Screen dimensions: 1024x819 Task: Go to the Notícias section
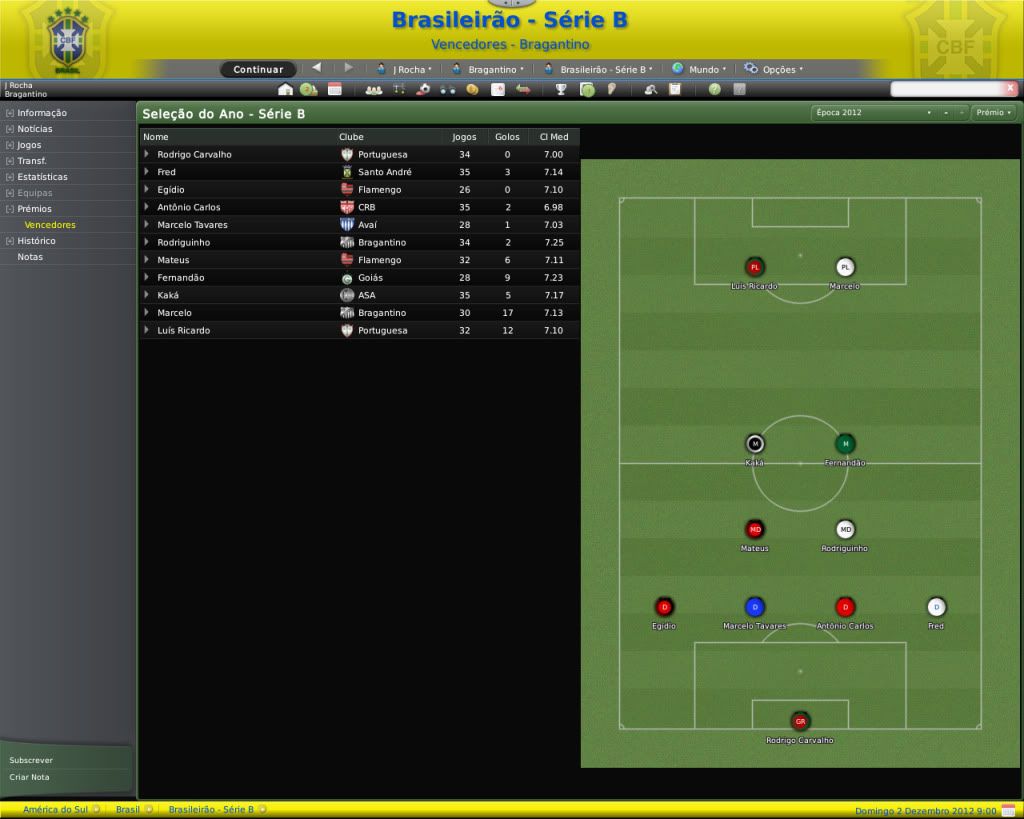click(35, 129)
